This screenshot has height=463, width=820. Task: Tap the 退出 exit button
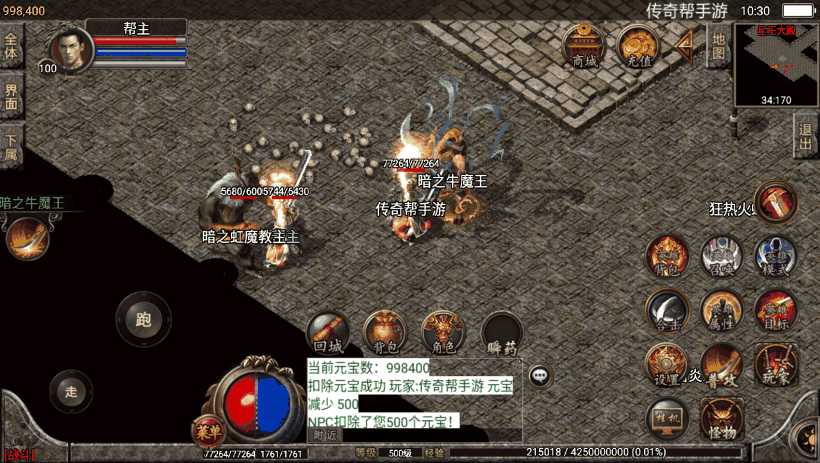tap(805, 137)
